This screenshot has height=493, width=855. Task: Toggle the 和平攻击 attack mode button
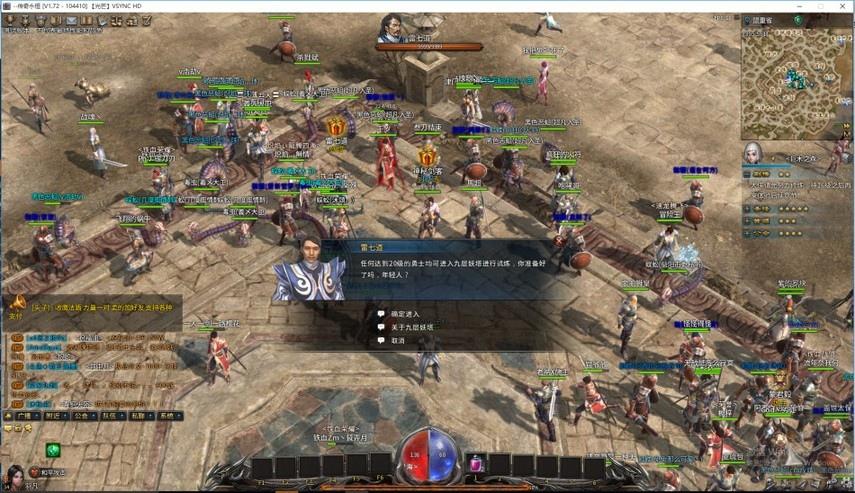click(x=54, y=472)
